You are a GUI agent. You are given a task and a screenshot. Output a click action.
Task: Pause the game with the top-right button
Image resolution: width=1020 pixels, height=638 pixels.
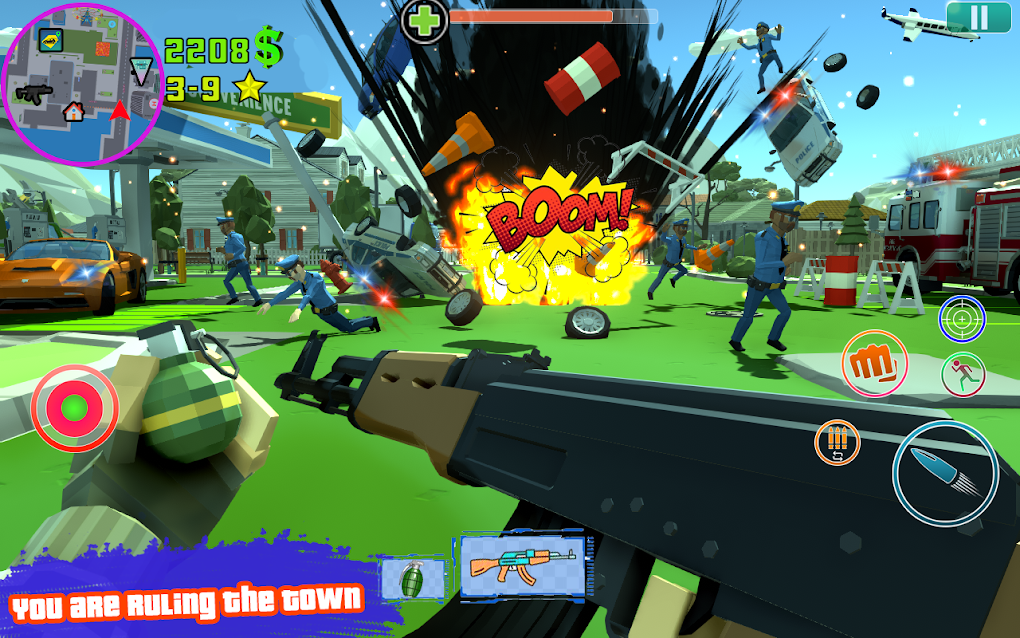tap(978, 17)
